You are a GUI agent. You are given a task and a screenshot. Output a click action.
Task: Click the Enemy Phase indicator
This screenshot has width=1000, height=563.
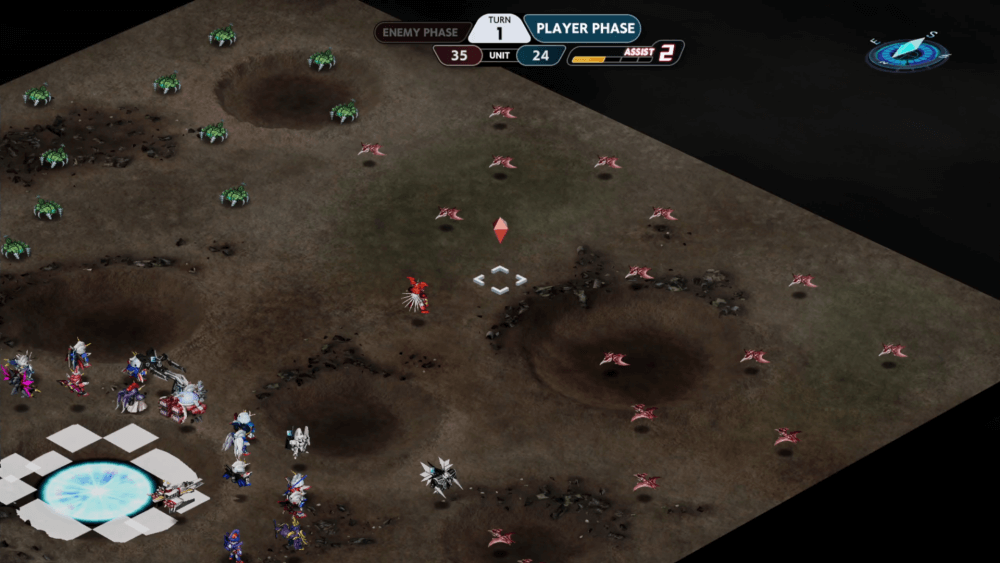[420, 32]
